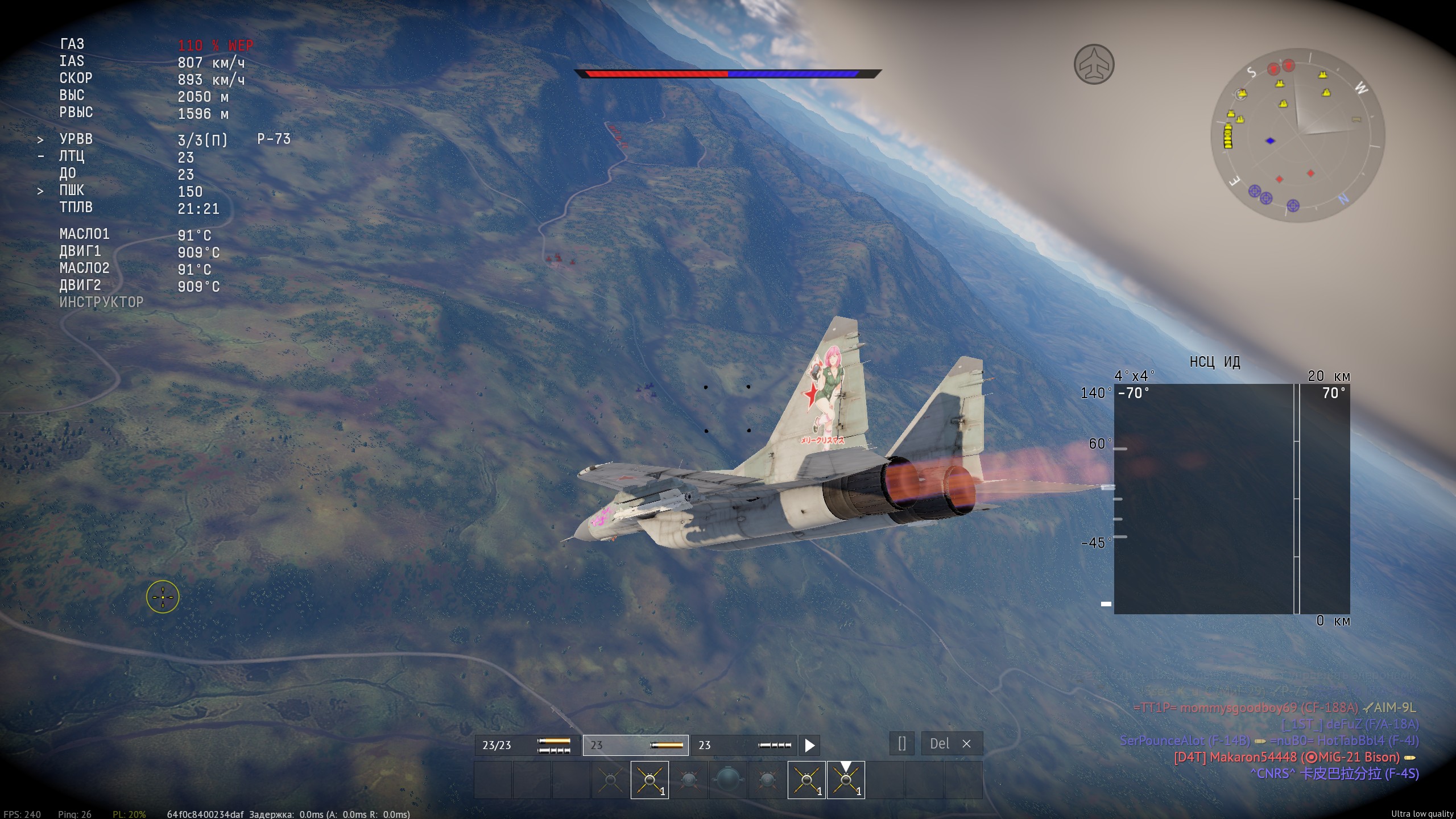Select the centerline round pod slot
This screenshot has width=1456, height=819.
point(727,780)
